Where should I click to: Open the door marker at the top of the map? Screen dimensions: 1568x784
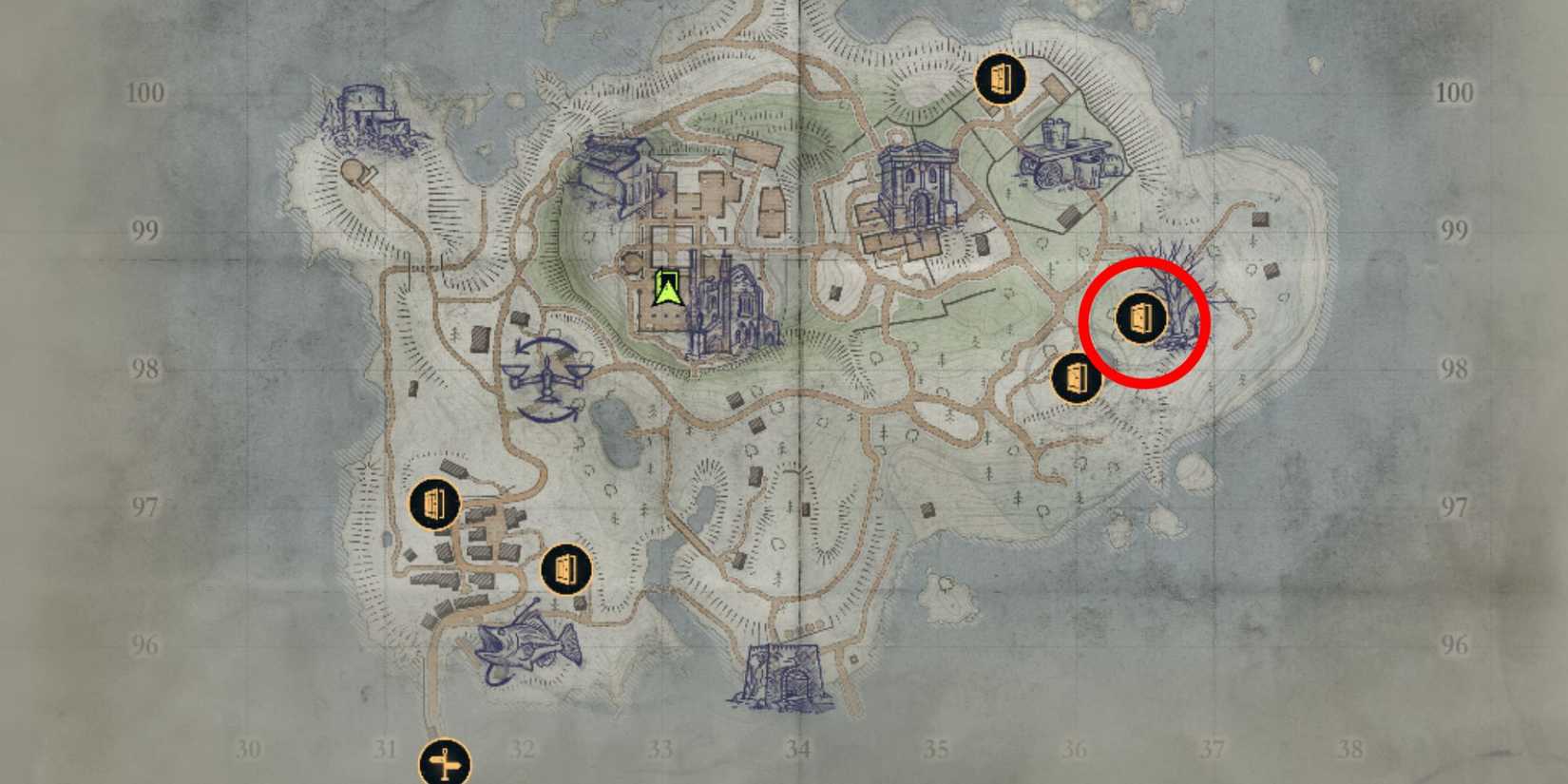pos(1003,79)
